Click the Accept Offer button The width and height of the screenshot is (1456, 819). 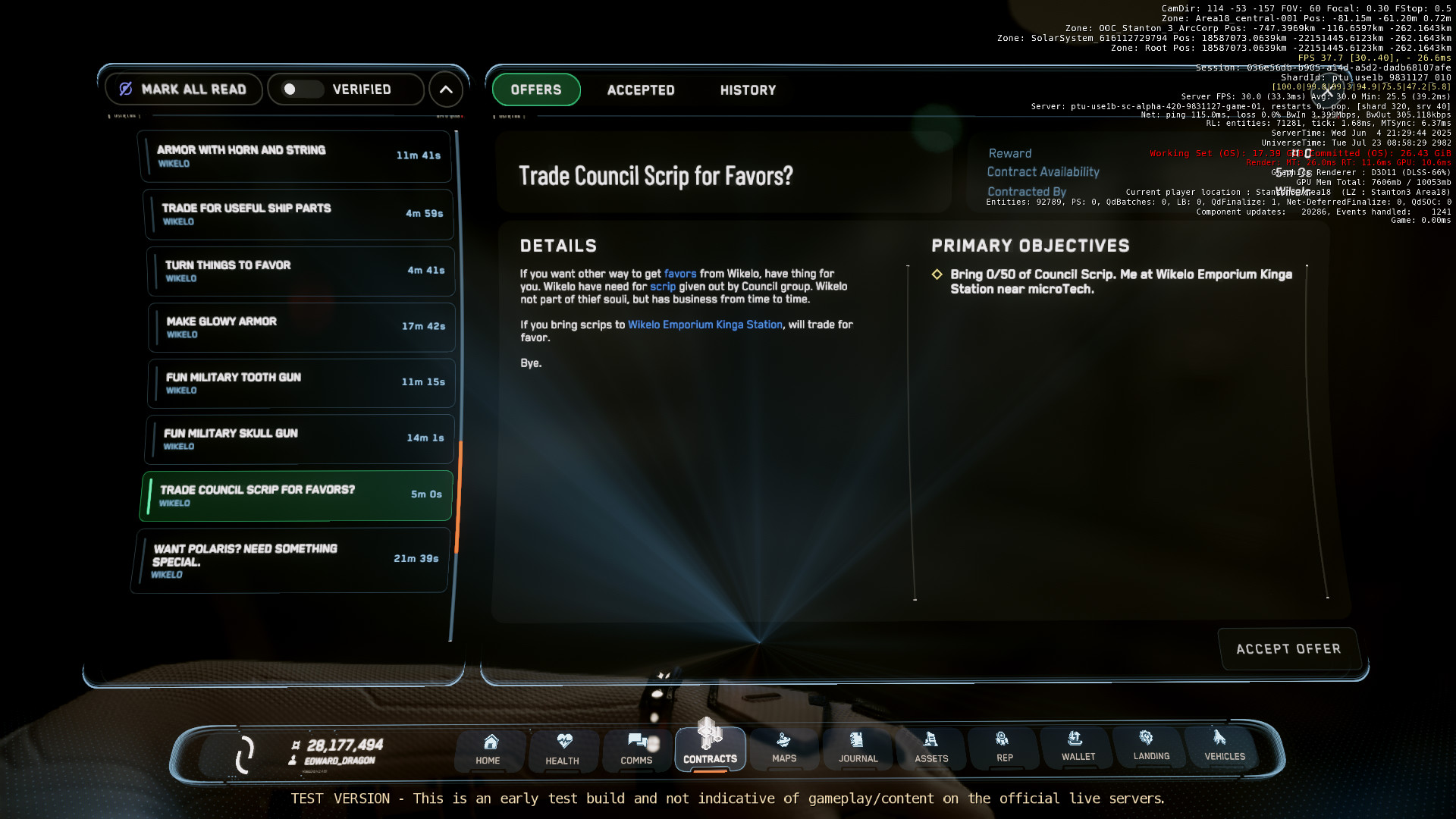(1288, 648)
